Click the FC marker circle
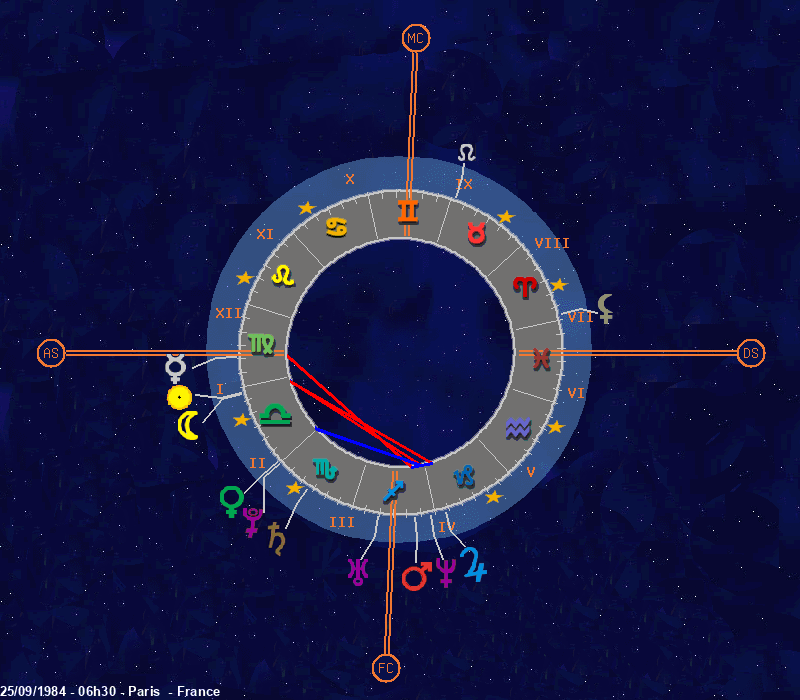This screenshot has height=700, width=800. (x=386, y=667)
